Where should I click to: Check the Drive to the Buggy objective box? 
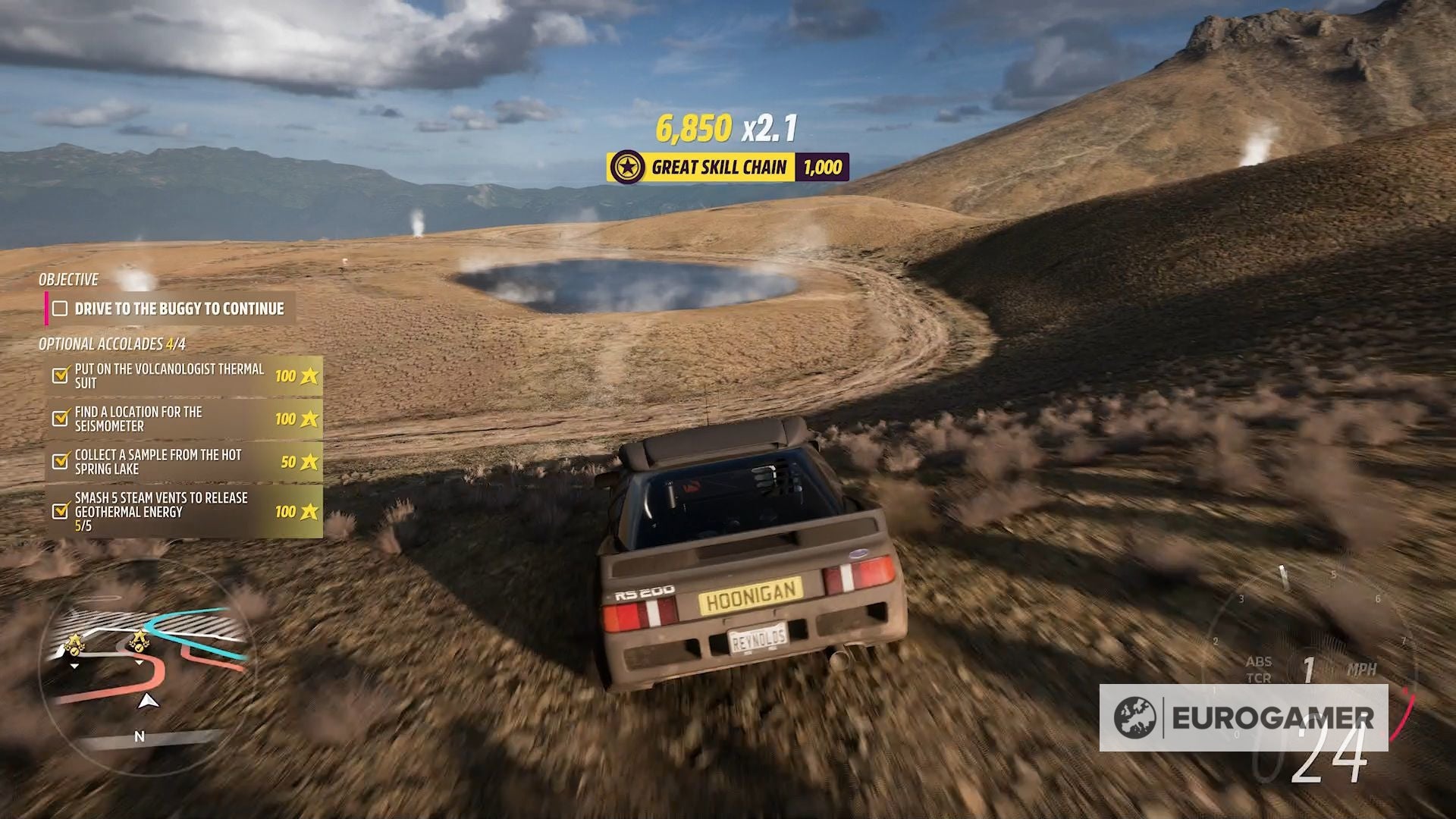[x=58, y=309]
